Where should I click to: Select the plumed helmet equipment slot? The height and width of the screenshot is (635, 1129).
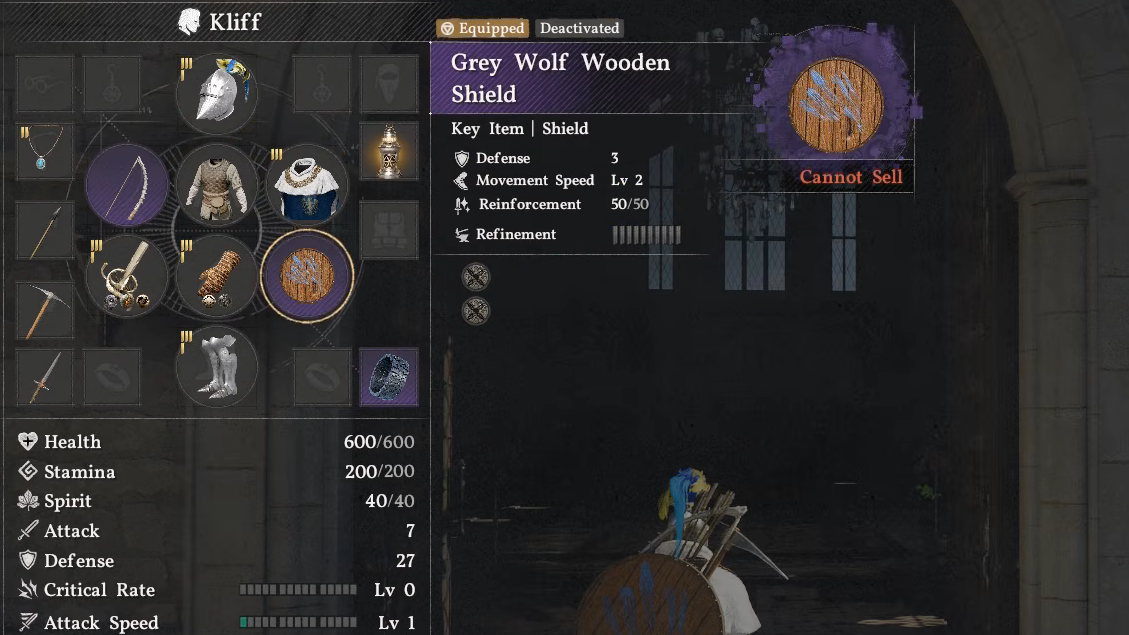[x=217, y=94]
